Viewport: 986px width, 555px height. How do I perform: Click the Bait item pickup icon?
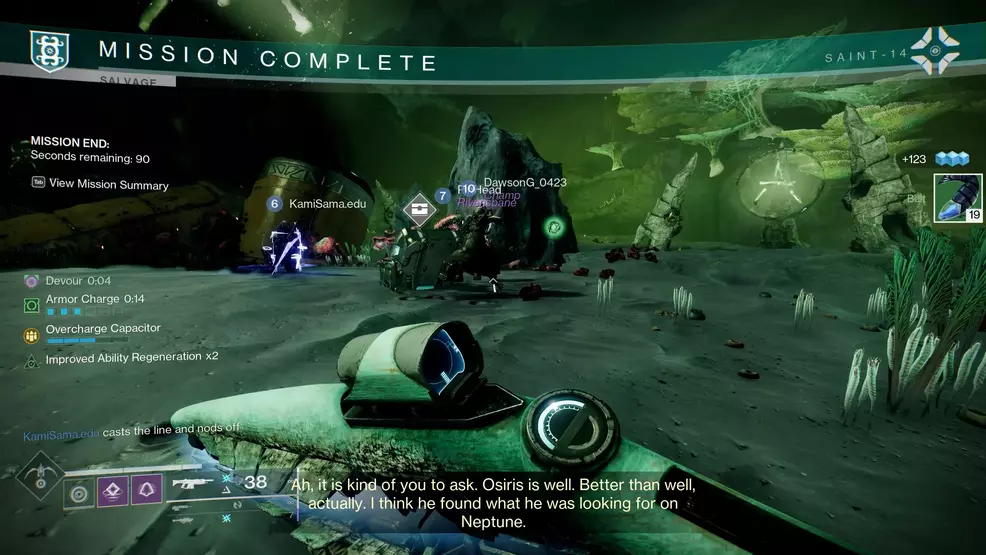[x=956, y=198]
